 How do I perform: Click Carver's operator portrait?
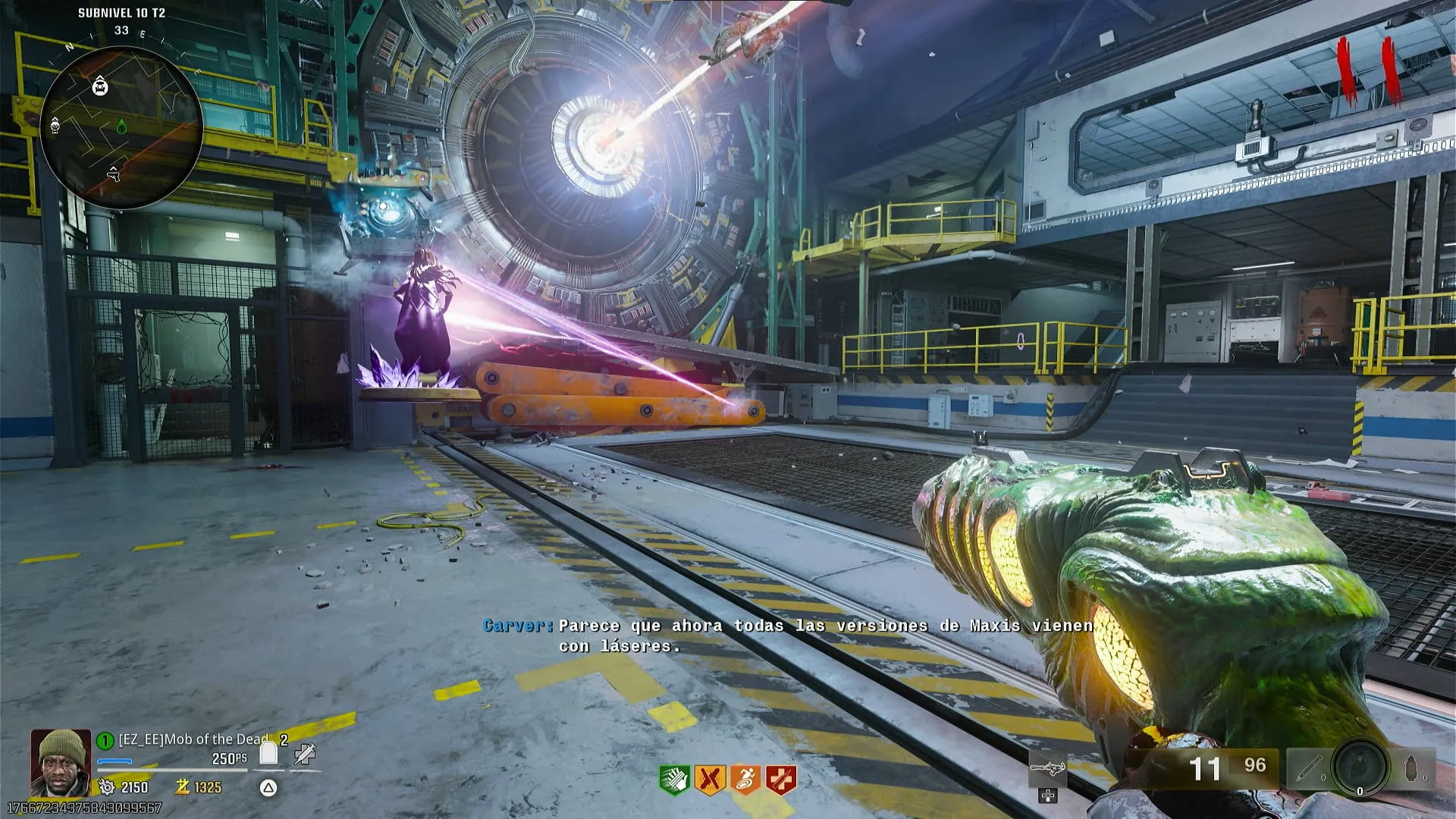tap(60, 762)
